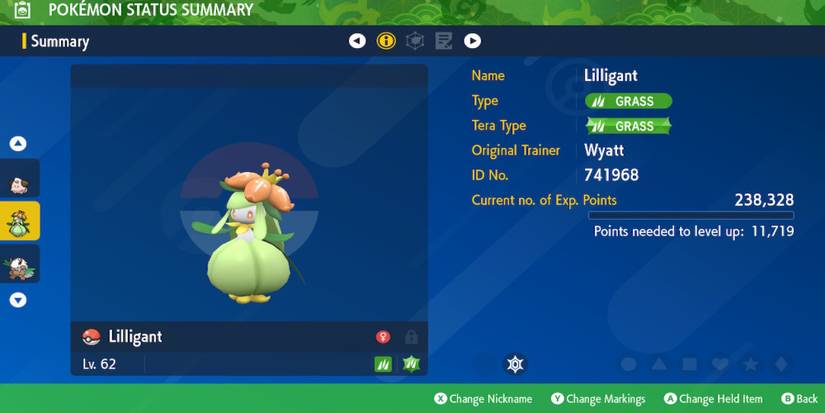Select the info summary tab icon

(386, 41)
